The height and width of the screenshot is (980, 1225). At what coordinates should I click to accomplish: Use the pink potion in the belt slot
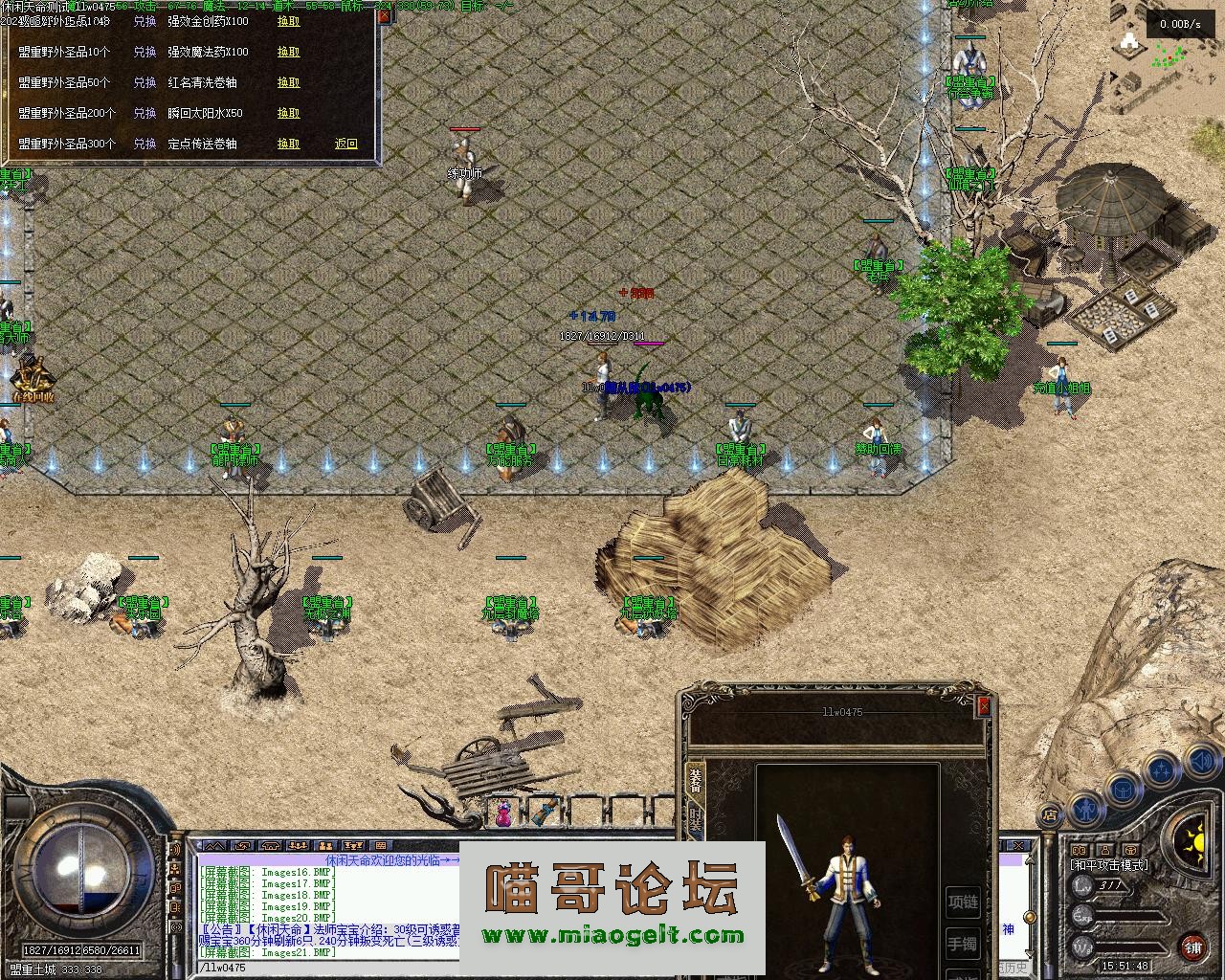pos(502,813)
